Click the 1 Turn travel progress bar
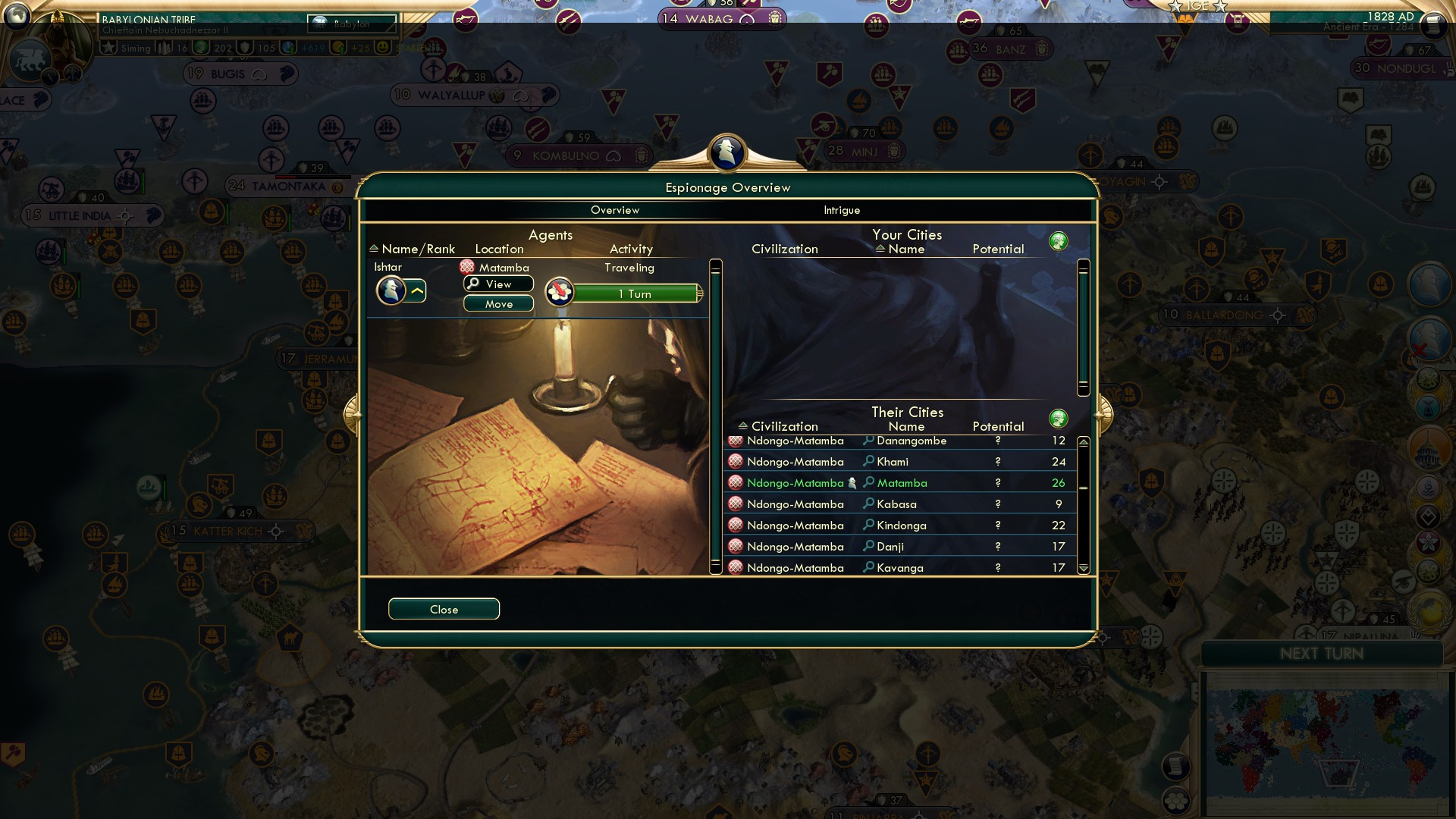Image resolution: width=1456 pixels, height=819 pixels. pos(637,293)
